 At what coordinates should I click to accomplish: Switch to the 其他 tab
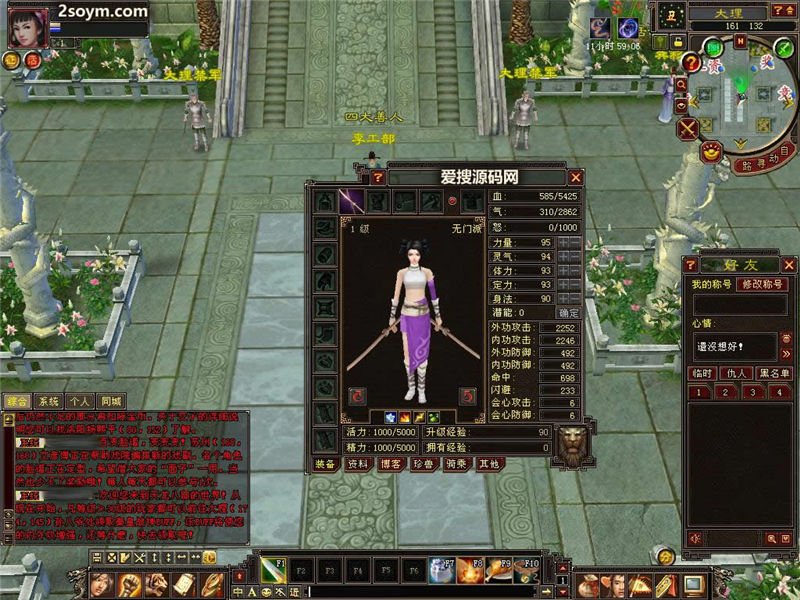coord(488,464)
